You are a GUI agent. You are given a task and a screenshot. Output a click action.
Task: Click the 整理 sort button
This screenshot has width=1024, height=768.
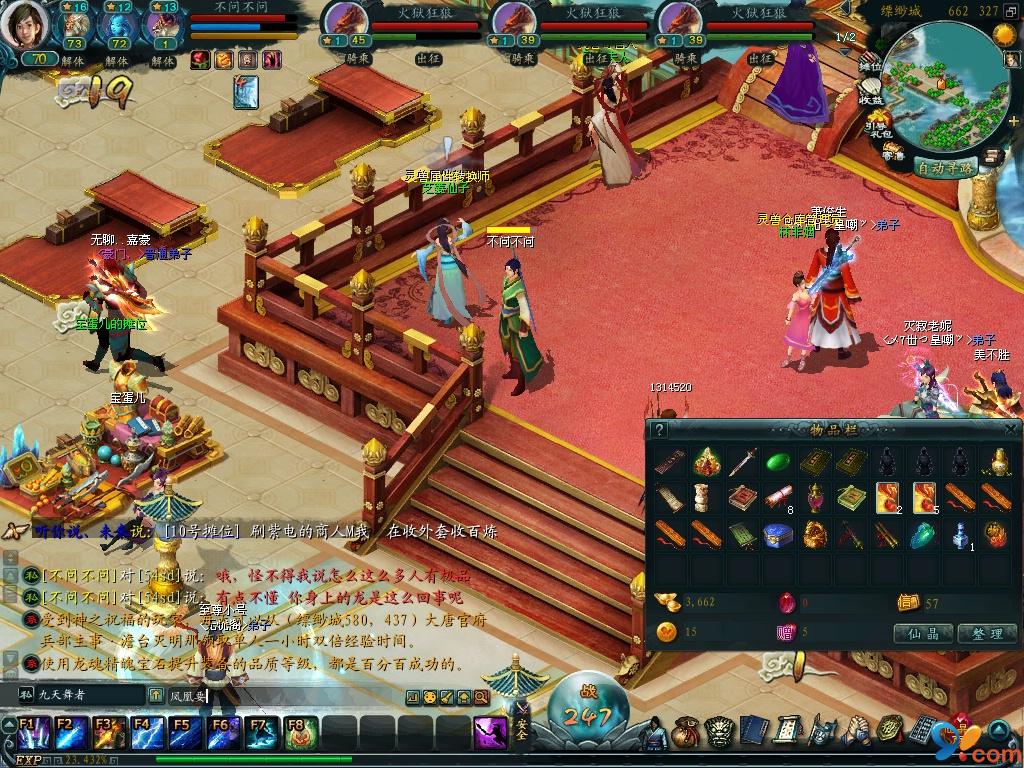(x=986, y=633)
